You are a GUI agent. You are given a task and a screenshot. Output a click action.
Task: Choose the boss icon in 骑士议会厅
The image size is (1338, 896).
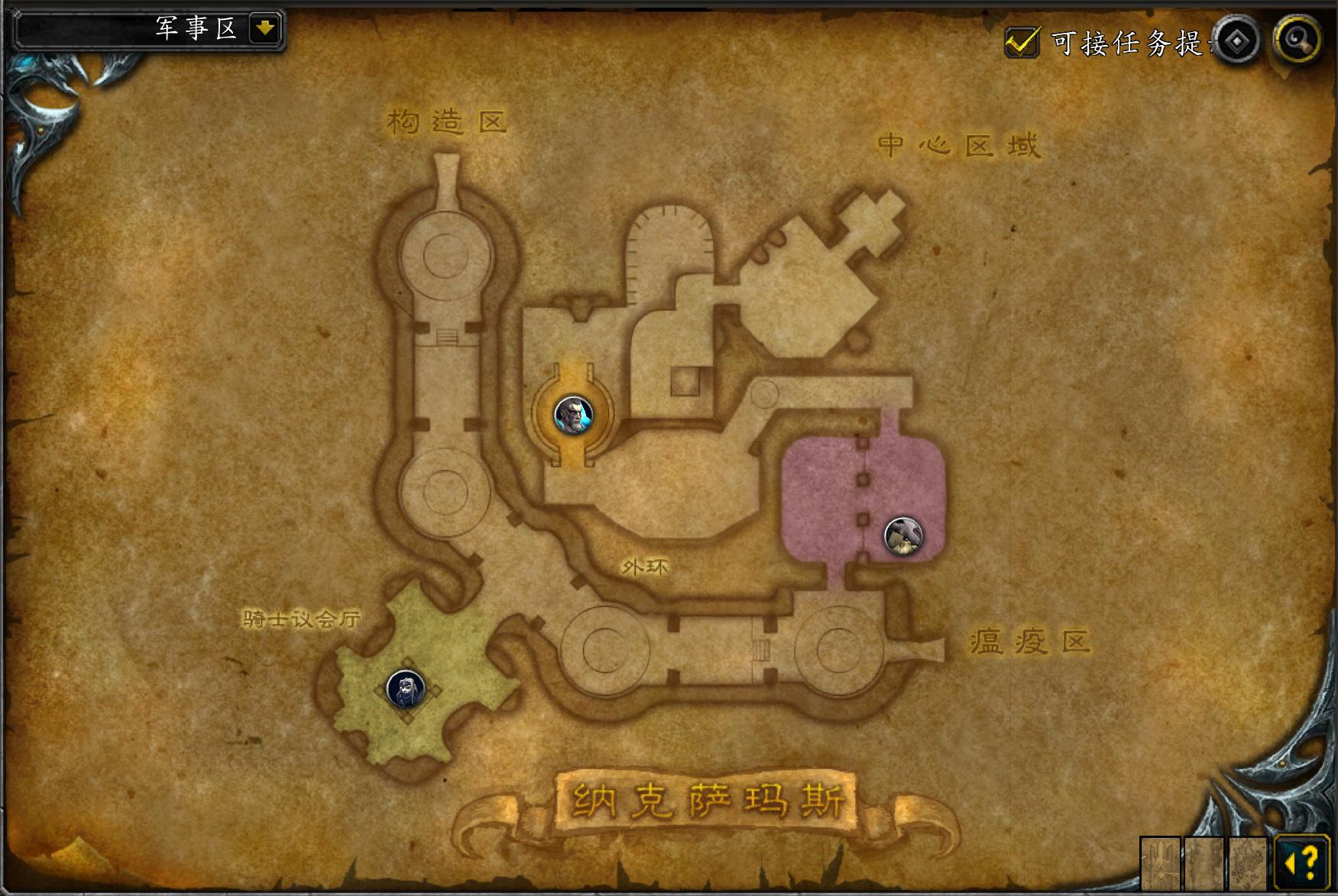pos(405,689)
